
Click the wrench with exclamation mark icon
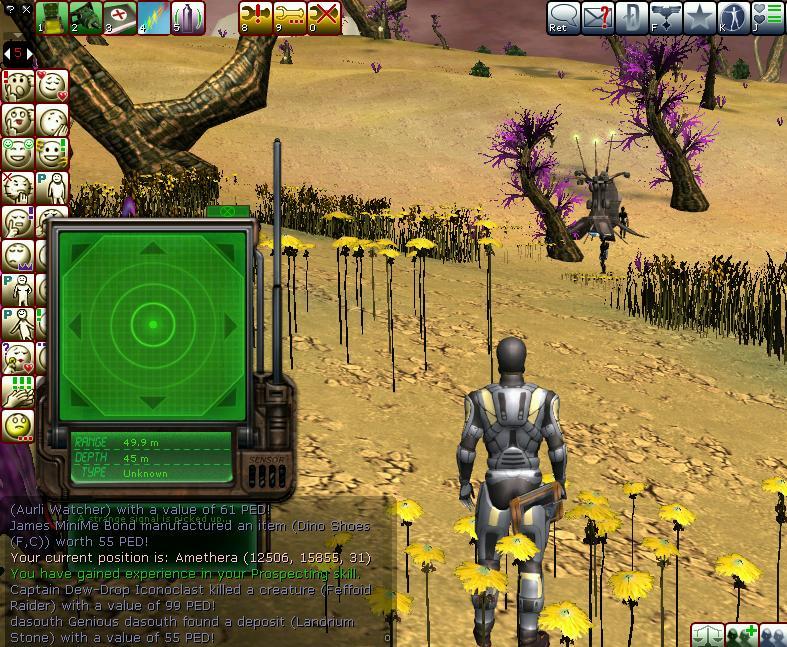[x=256, y=17]
